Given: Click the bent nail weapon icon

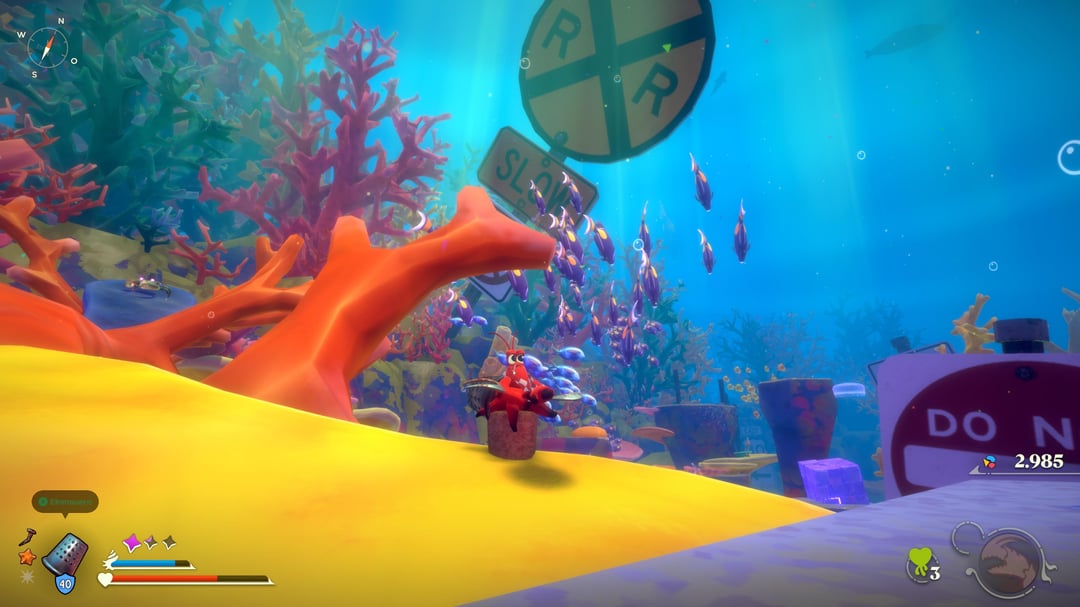Looking at the screenshot, I should (27, 538).
